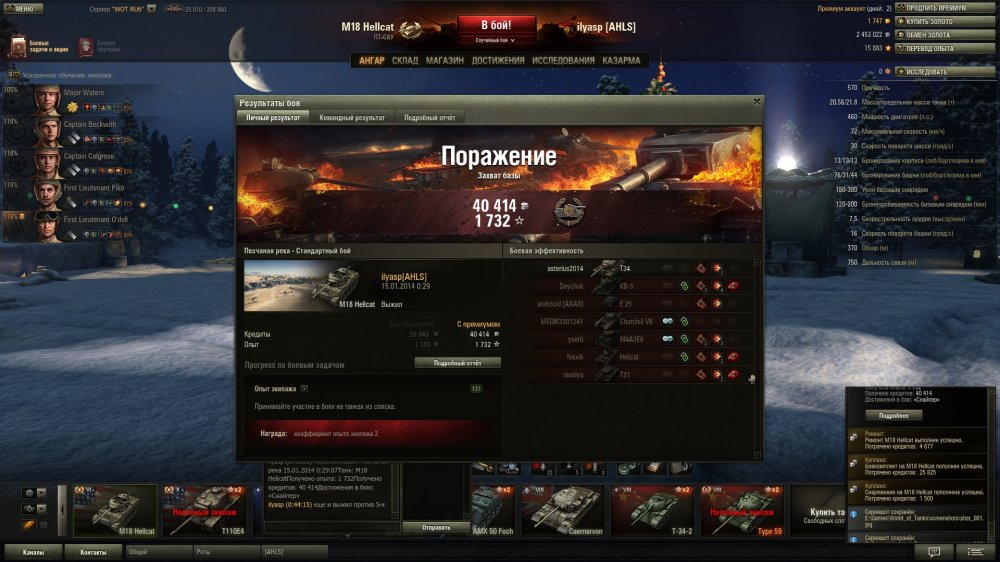Go to the ДОСТИЖЕНИЯ tab
Image resolution: width=1000 pixels, height=562 pixels.
click(498, 61)
